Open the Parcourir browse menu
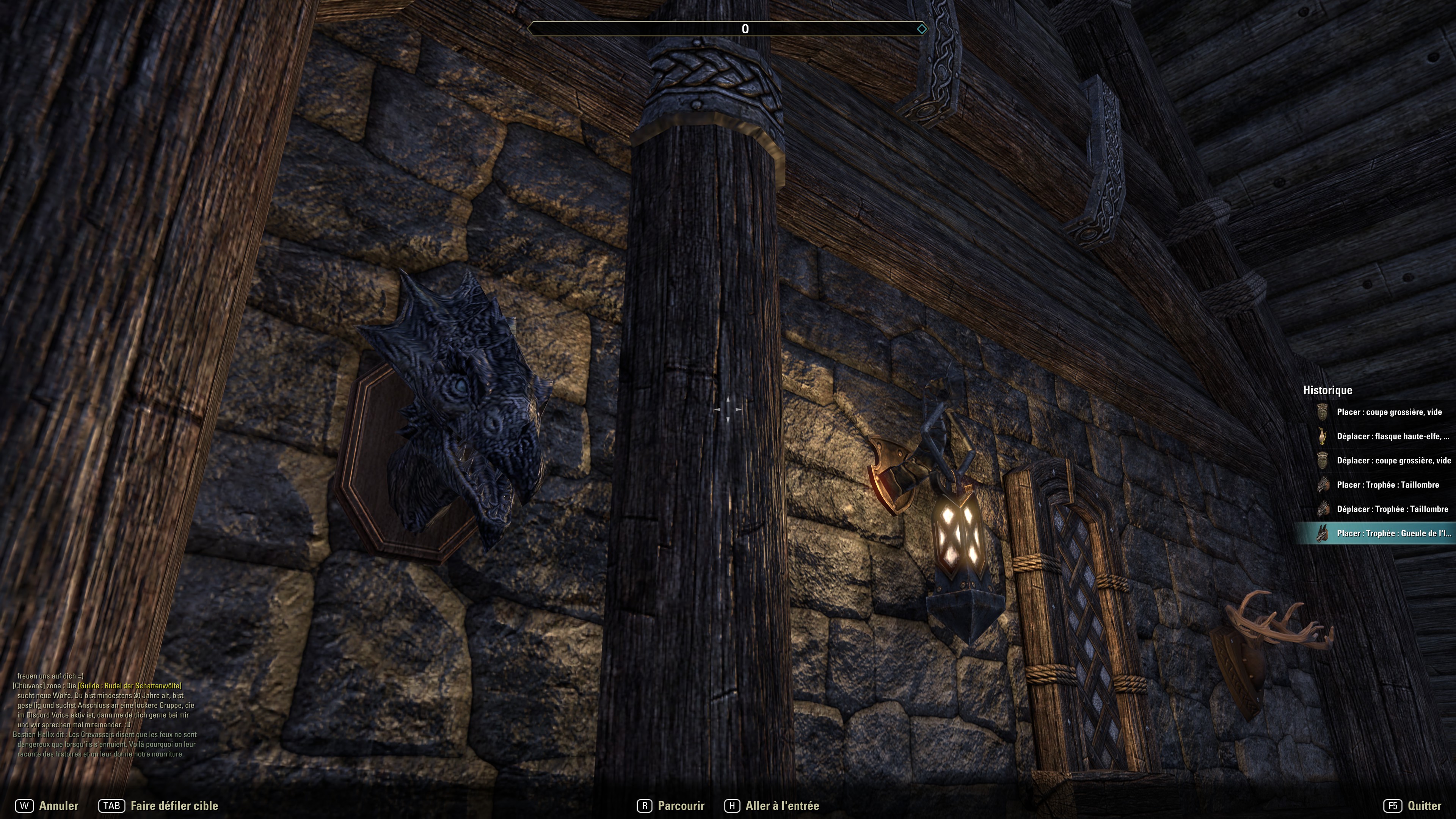Screen dimensions: 1456x819 pyautogui.click(x=671, y=806)
